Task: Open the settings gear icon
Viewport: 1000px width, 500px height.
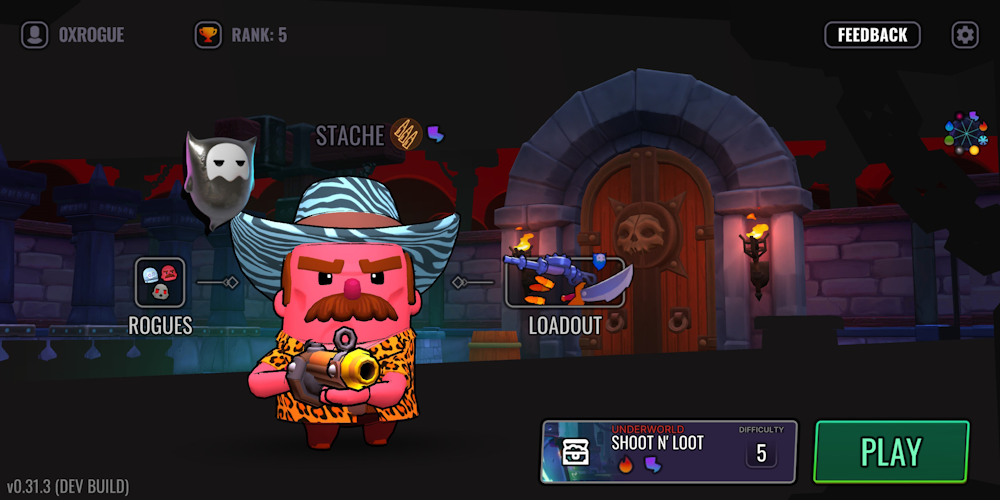Action: (x=965, y=35)
